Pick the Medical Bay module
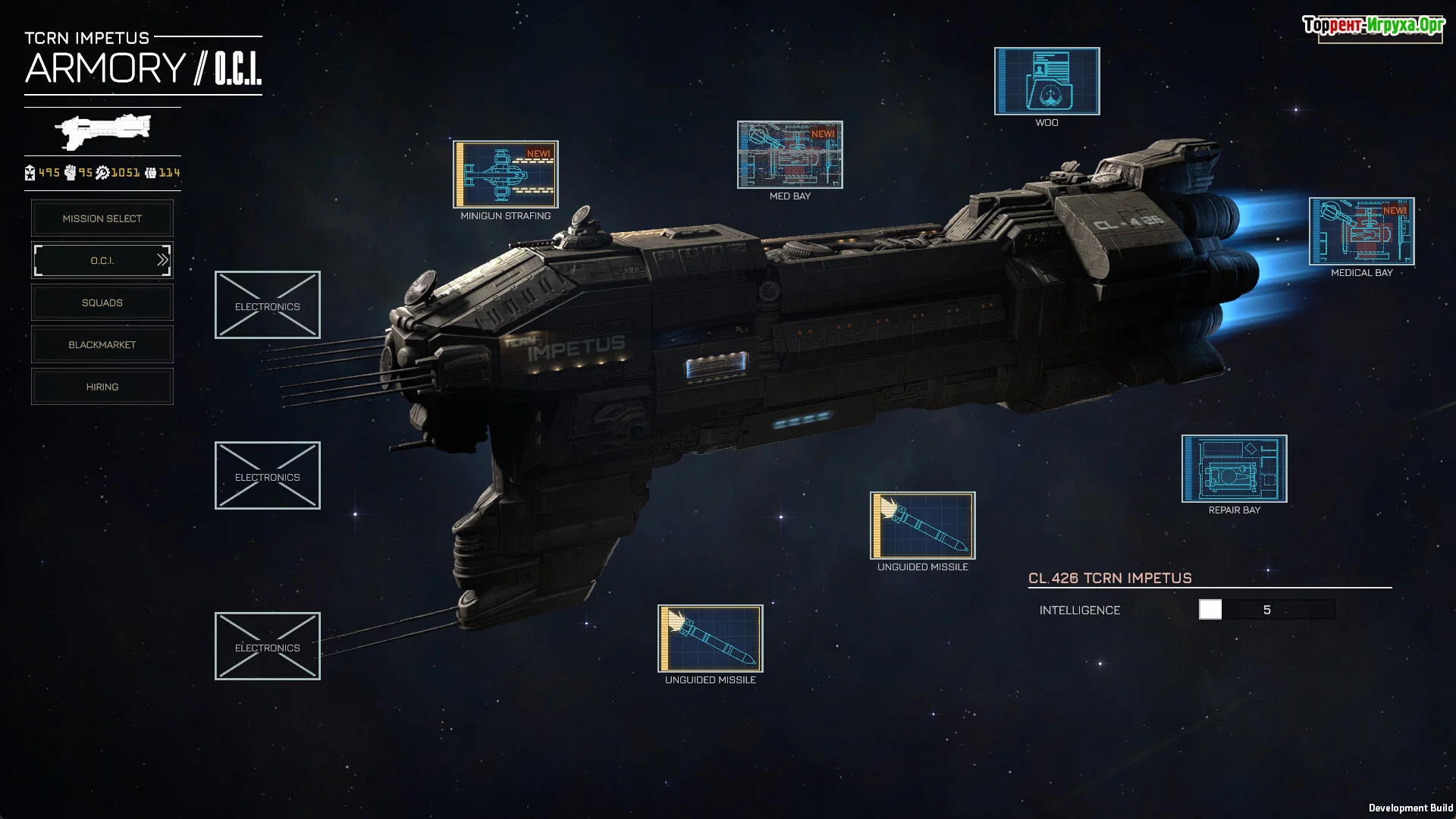1456x819 pixels. 1361,231
